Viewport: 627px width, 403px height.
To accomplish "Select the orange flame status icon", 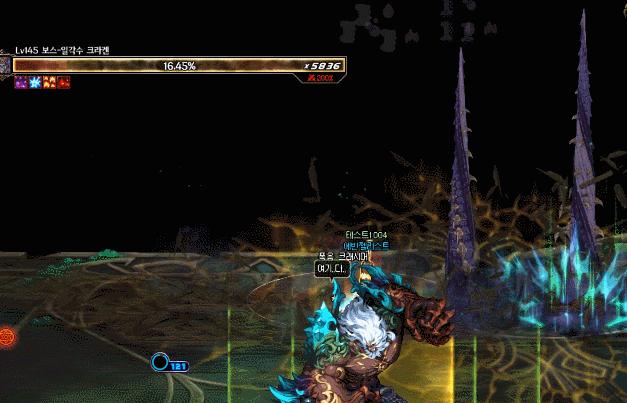I will click(x=49, y=82).
